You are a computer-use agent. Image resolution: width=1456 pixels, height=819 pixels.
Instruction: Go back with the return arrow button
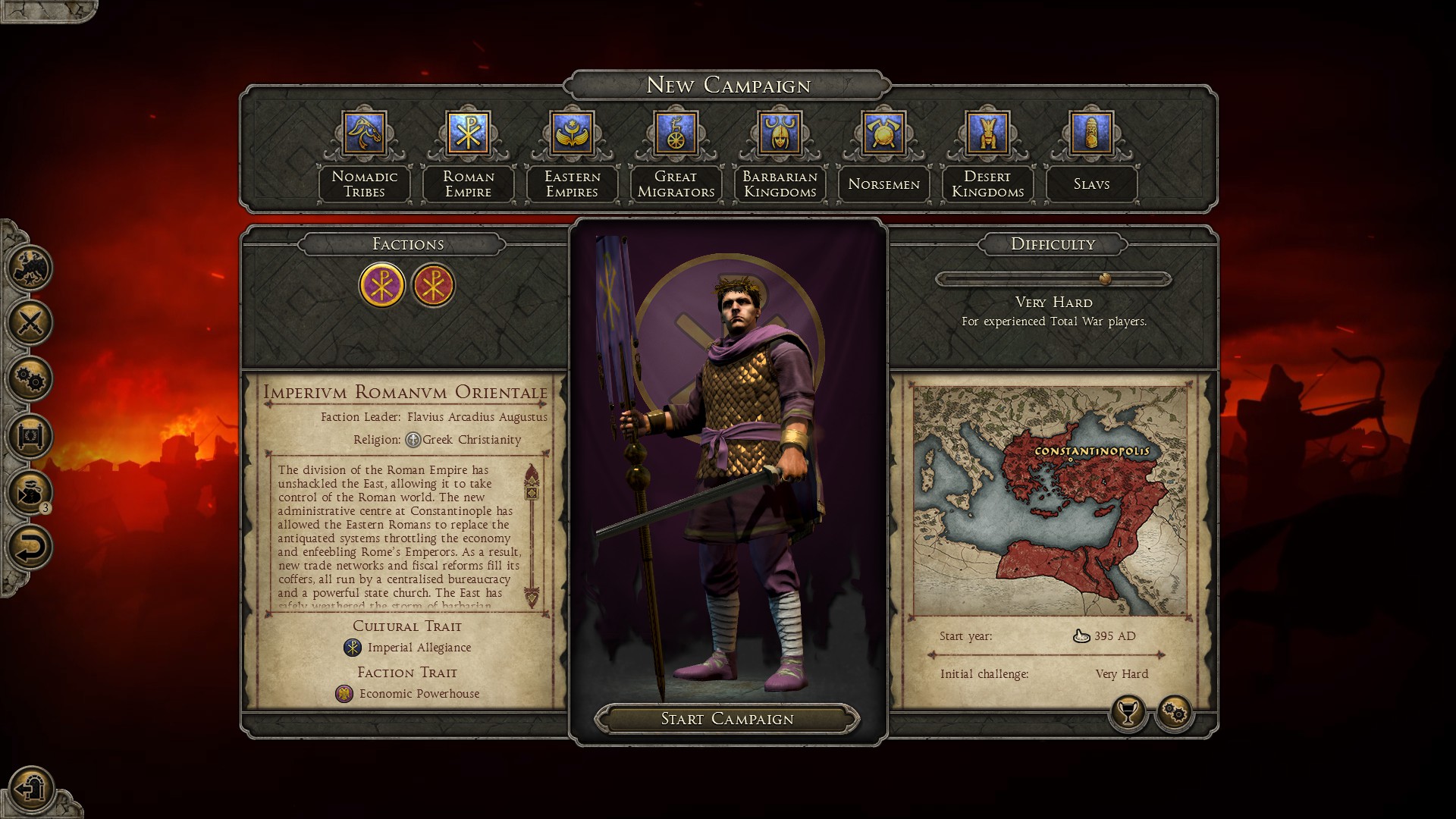click(30, 548)
